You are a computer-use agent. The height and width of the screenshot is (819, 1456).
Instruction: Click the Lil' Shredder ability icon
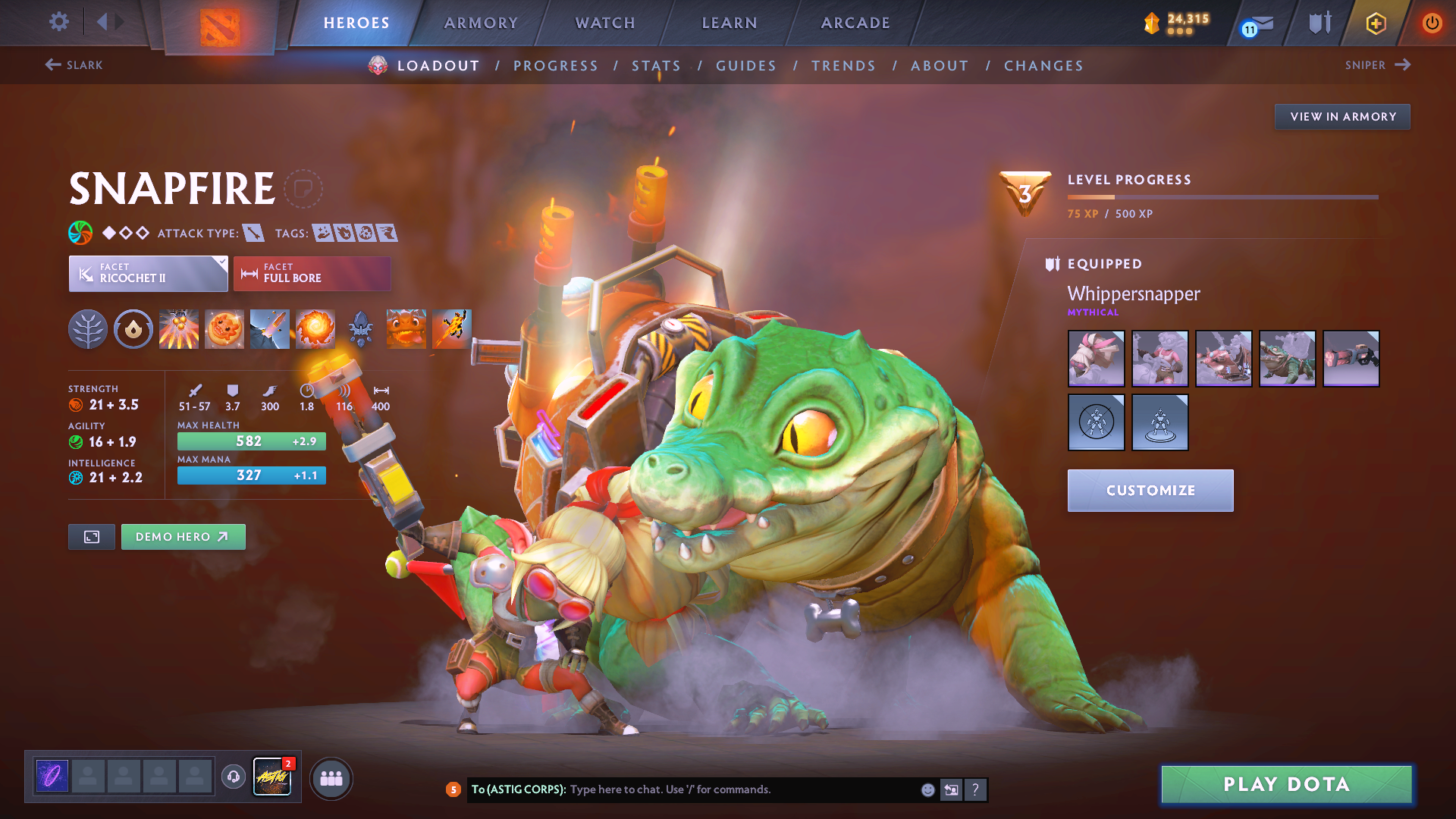pyautogui.click(x=270, y=329)
